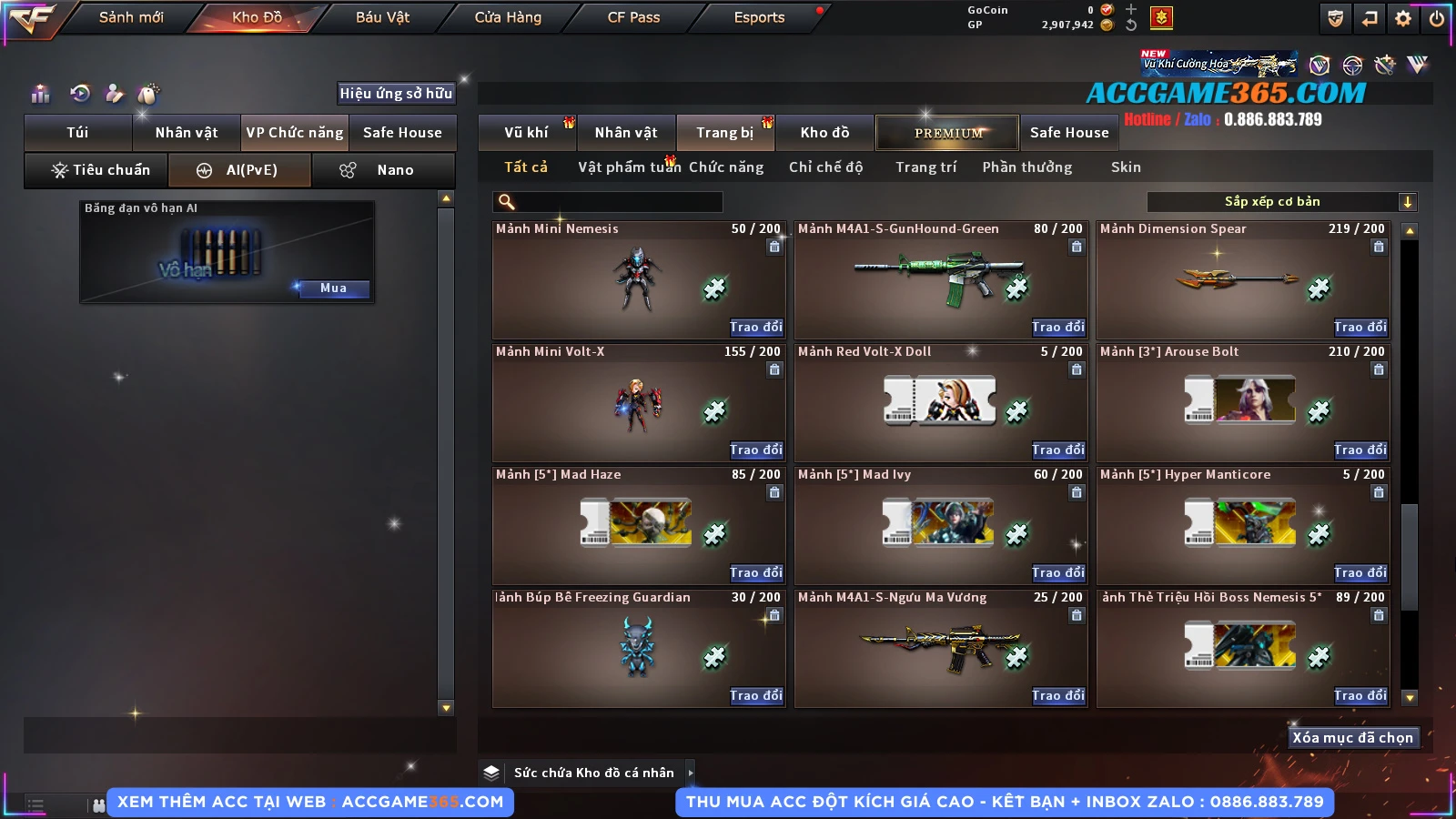Switch to the Vũ khí tab

527,133
